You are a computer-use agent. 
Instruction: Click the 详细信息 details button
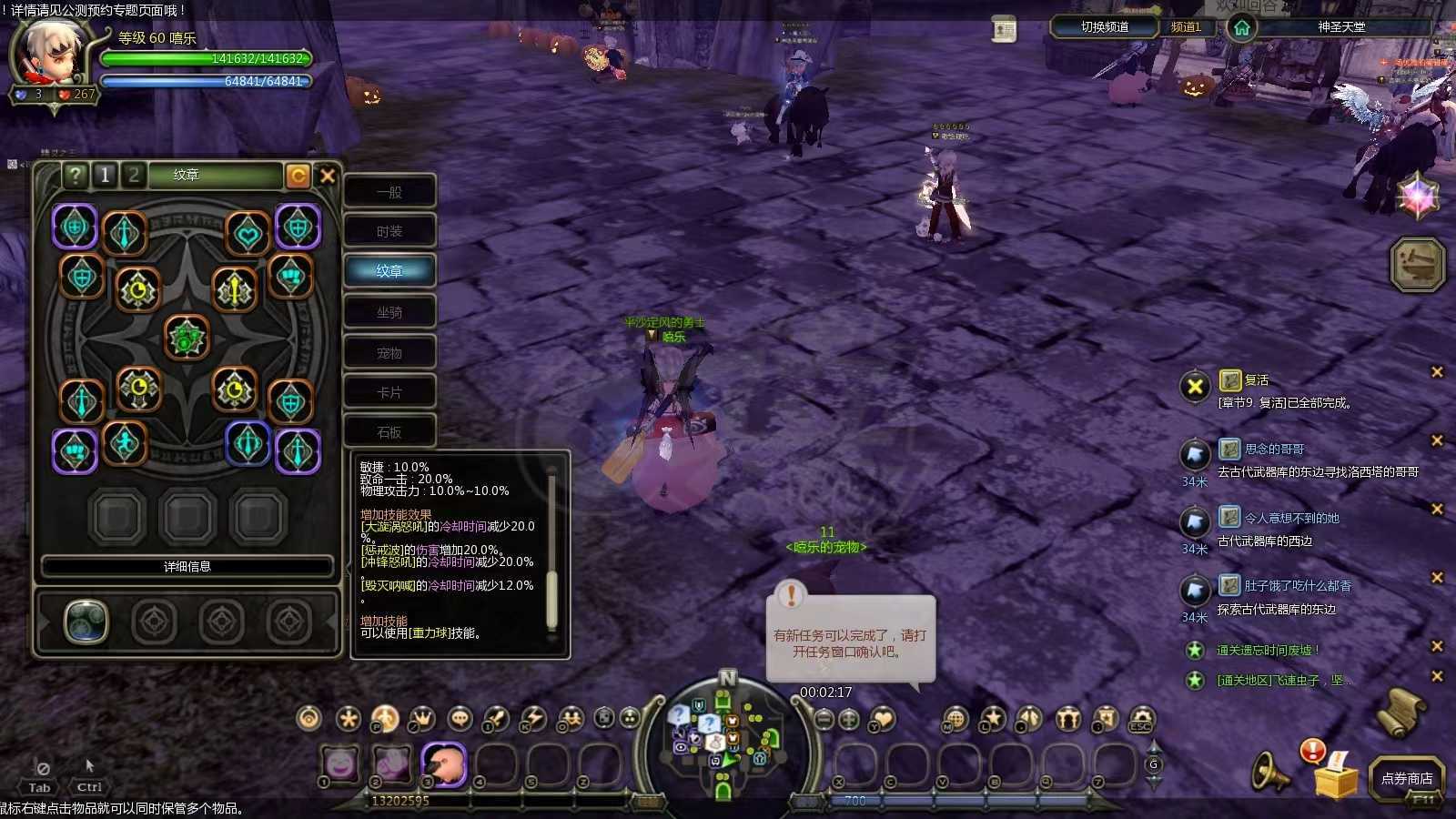point(187,566)
